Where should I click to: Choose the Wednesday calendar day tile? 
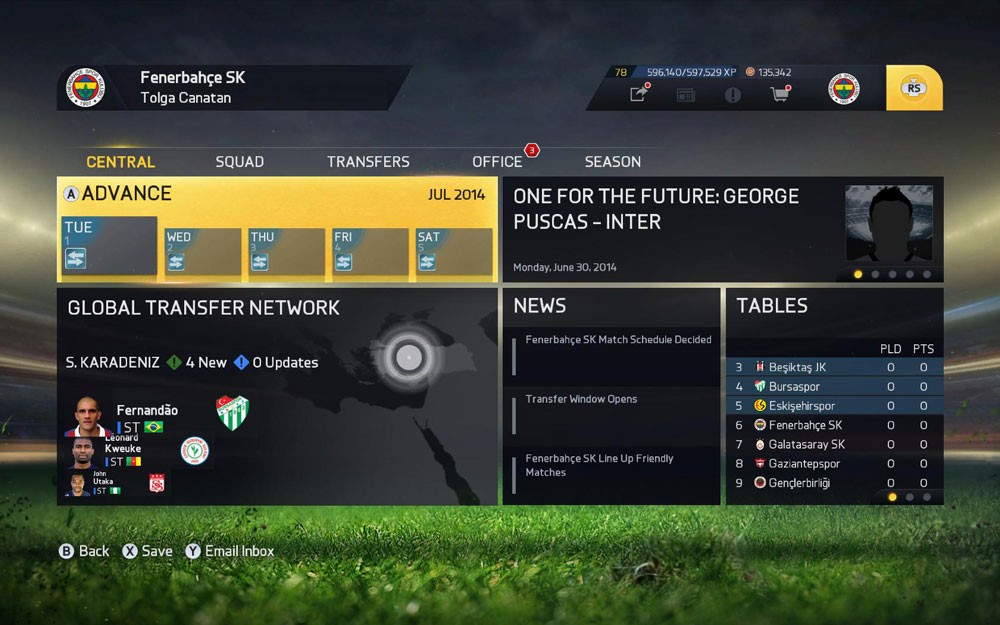click(x=203, y=251)
